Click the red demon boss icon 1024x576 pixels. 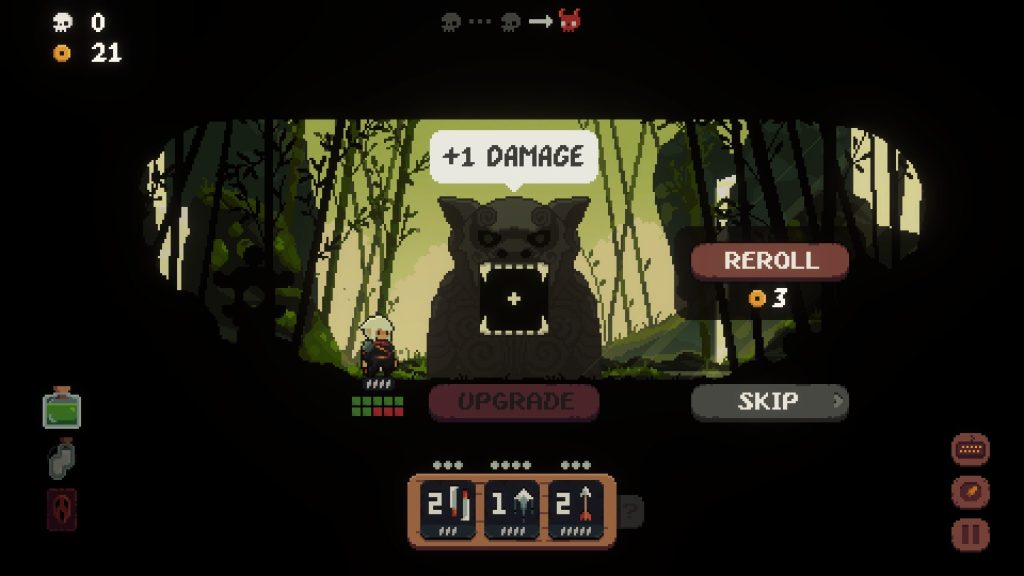[x=570, y=20]
